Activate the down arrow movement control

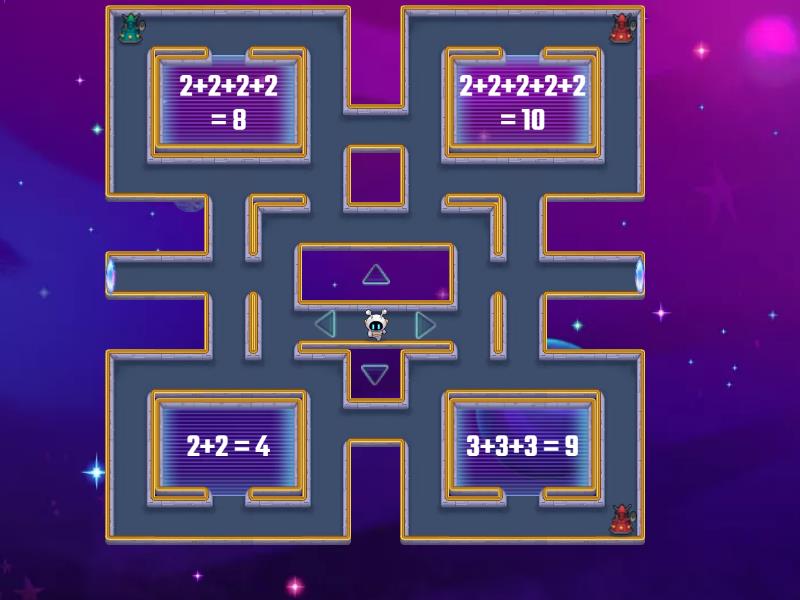(x=375, y=374)
